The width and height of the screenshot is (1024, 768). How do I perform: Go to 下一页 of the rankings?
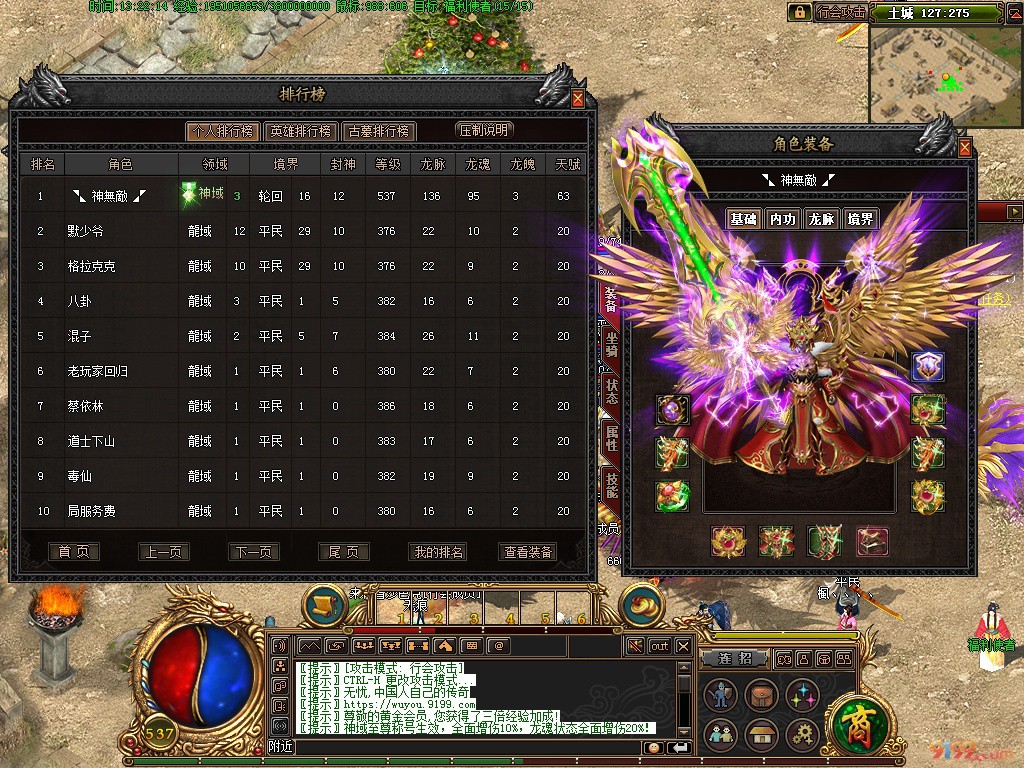click(x=253, y=552)
